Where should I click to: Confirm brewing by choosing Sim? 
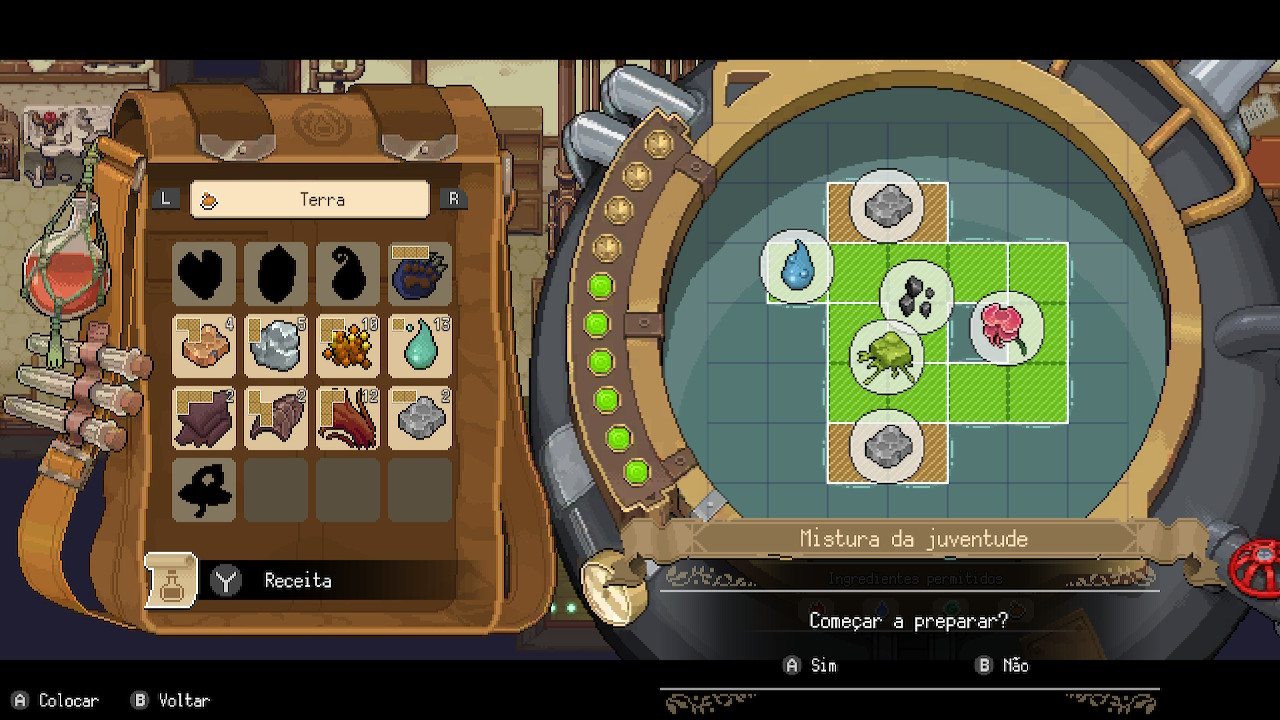(811, 665)
